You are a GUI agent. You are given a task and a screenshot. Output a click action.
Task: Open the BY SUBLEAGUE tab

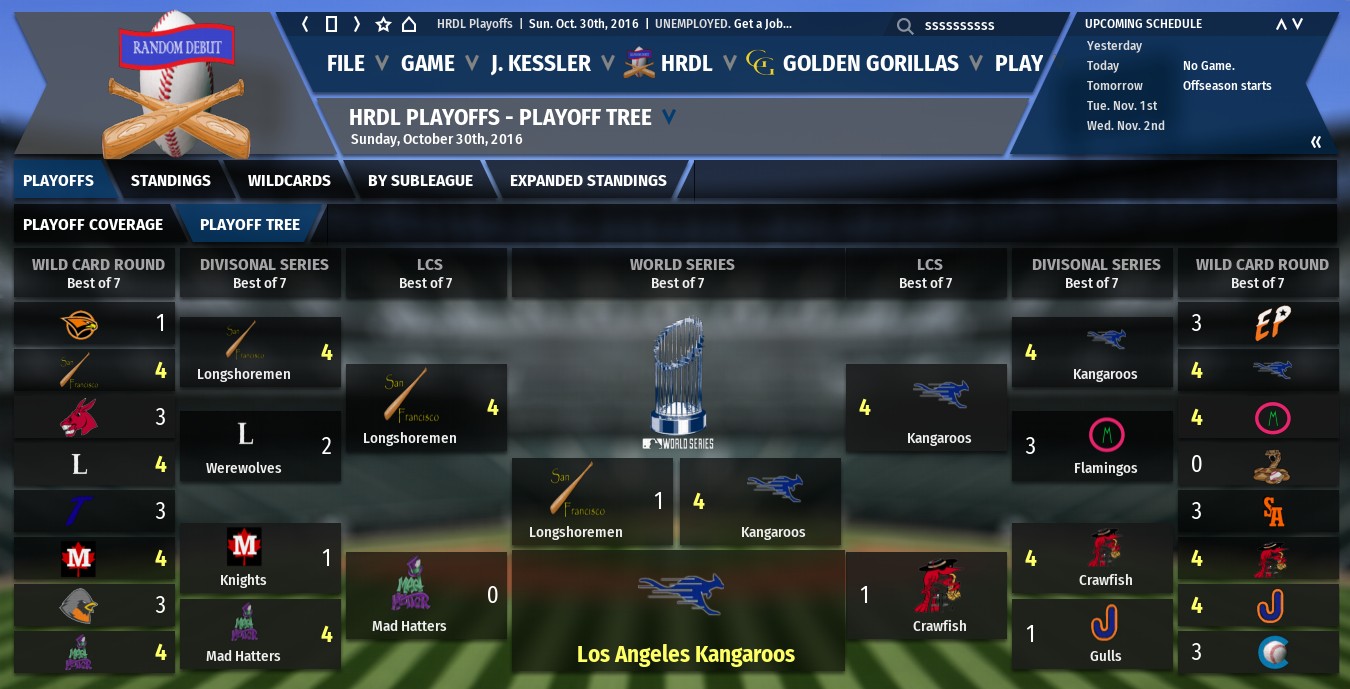(x=420, y=180)
